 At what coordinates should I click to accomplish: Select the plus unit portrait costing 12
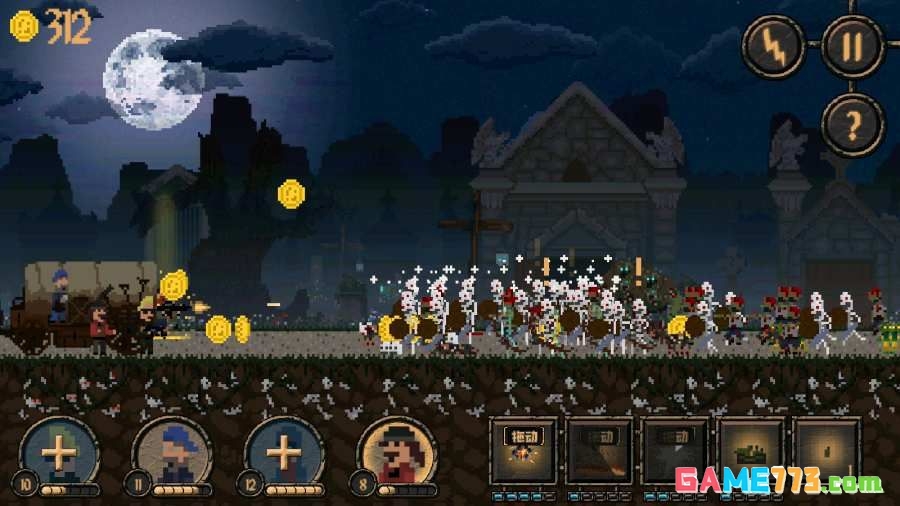pos(284,454)
